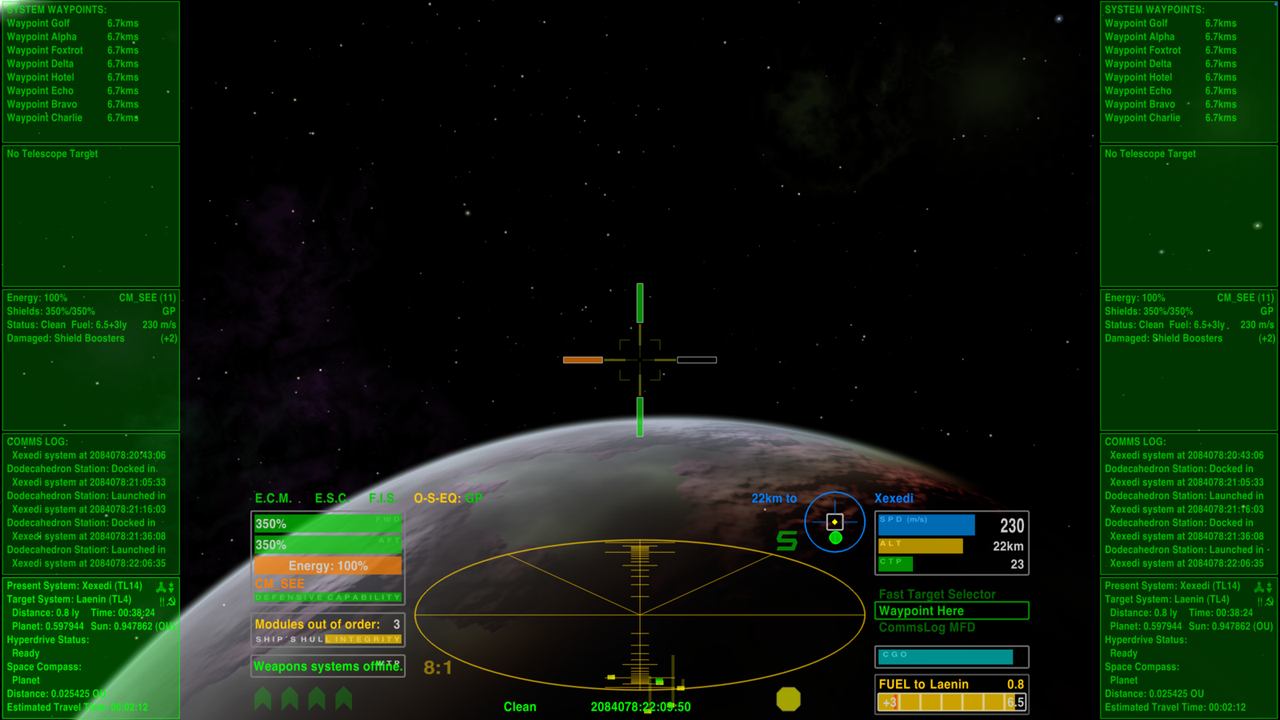Click the blue space compass circle
This screenshot has width=1280, height=720.
click(834, 522)
